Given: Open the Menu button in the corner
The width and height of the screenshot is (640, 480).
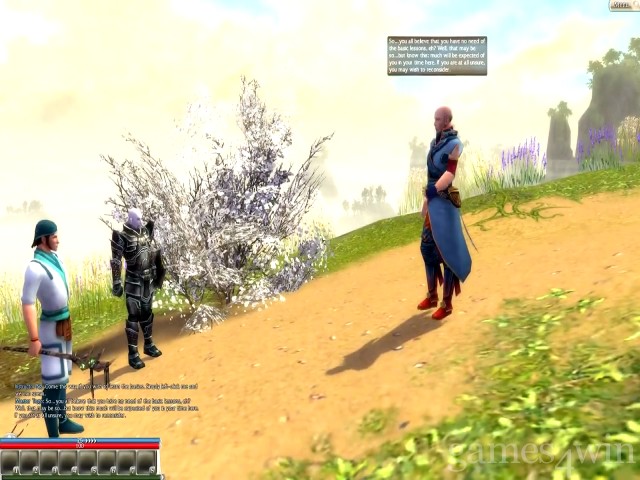Looking at the screenshot, I should [x=622, y=6].
